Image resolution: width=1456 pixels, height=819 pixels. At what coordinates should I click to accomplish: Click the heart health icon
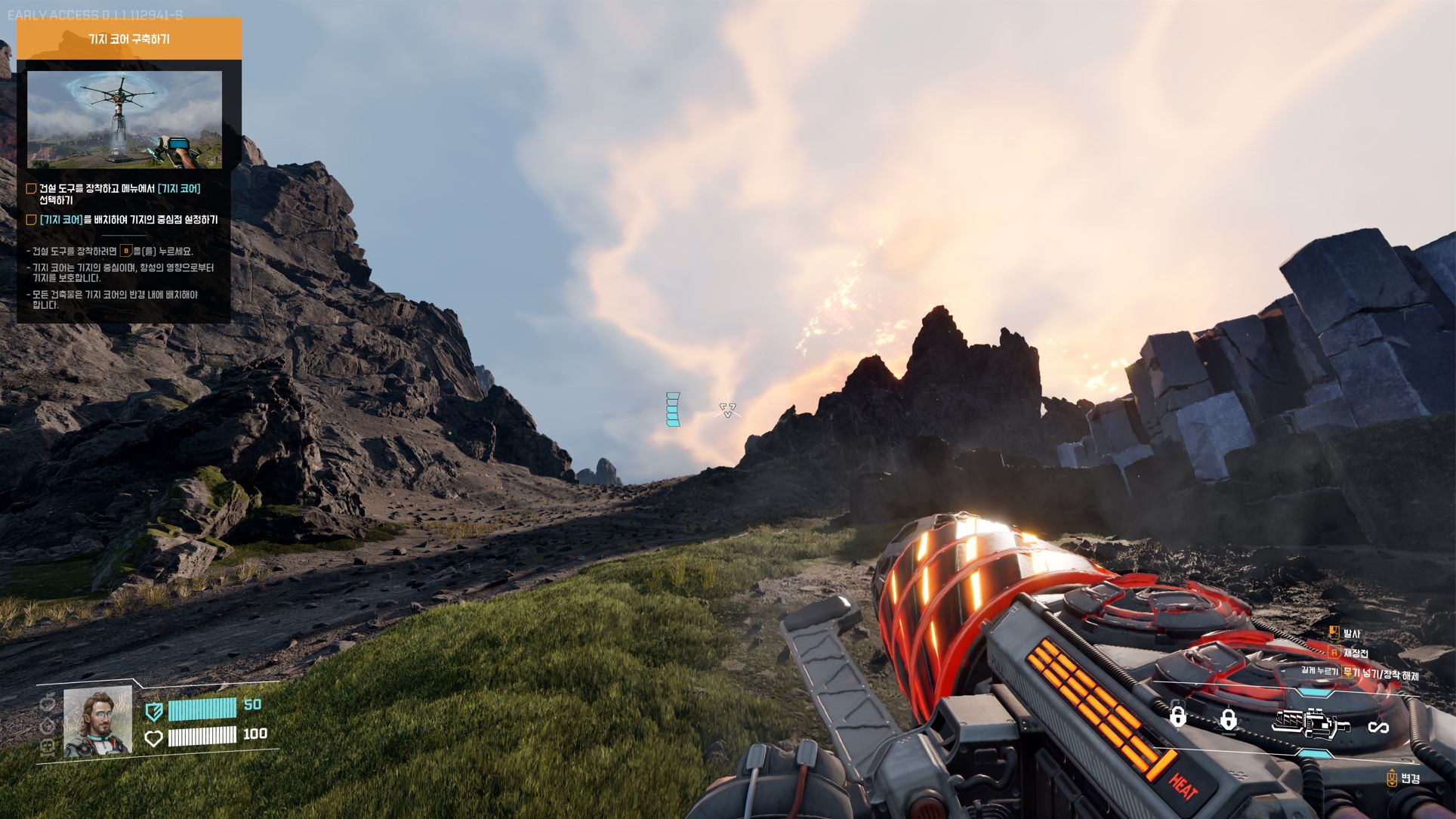click(x=153, y=738)
